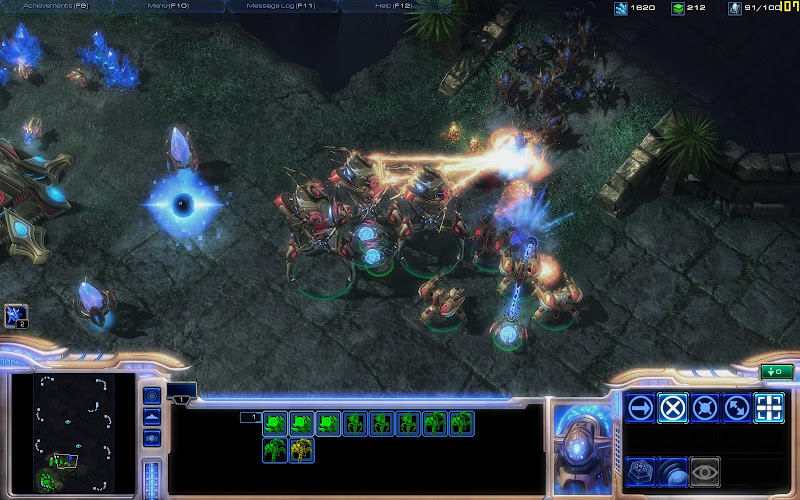Image resolution: width=800 pixels, height=500 pixels.
Task: Click the green button above the command card
Action: click(x=774, y=373)
